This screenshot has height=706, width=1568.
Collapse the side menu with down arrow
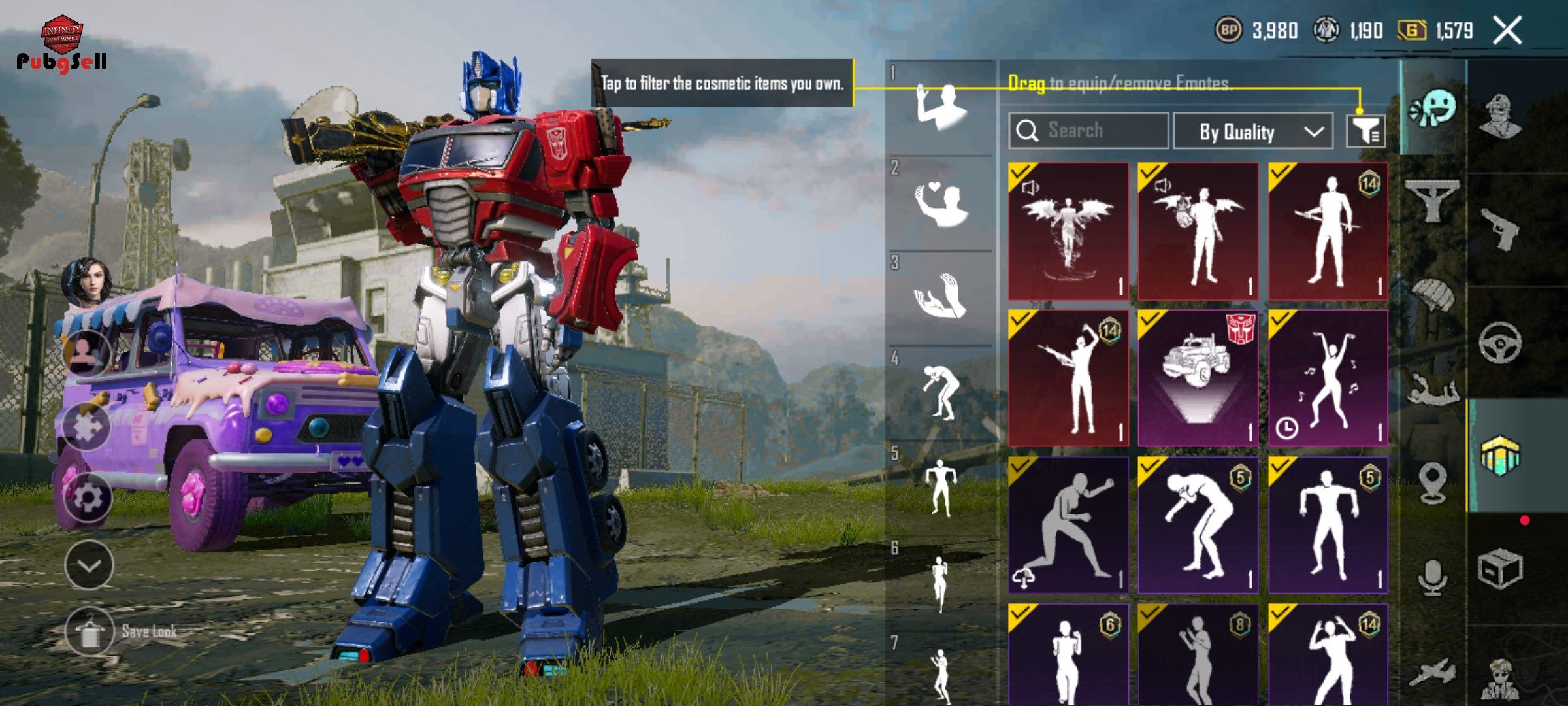click(x=89, y=565)
